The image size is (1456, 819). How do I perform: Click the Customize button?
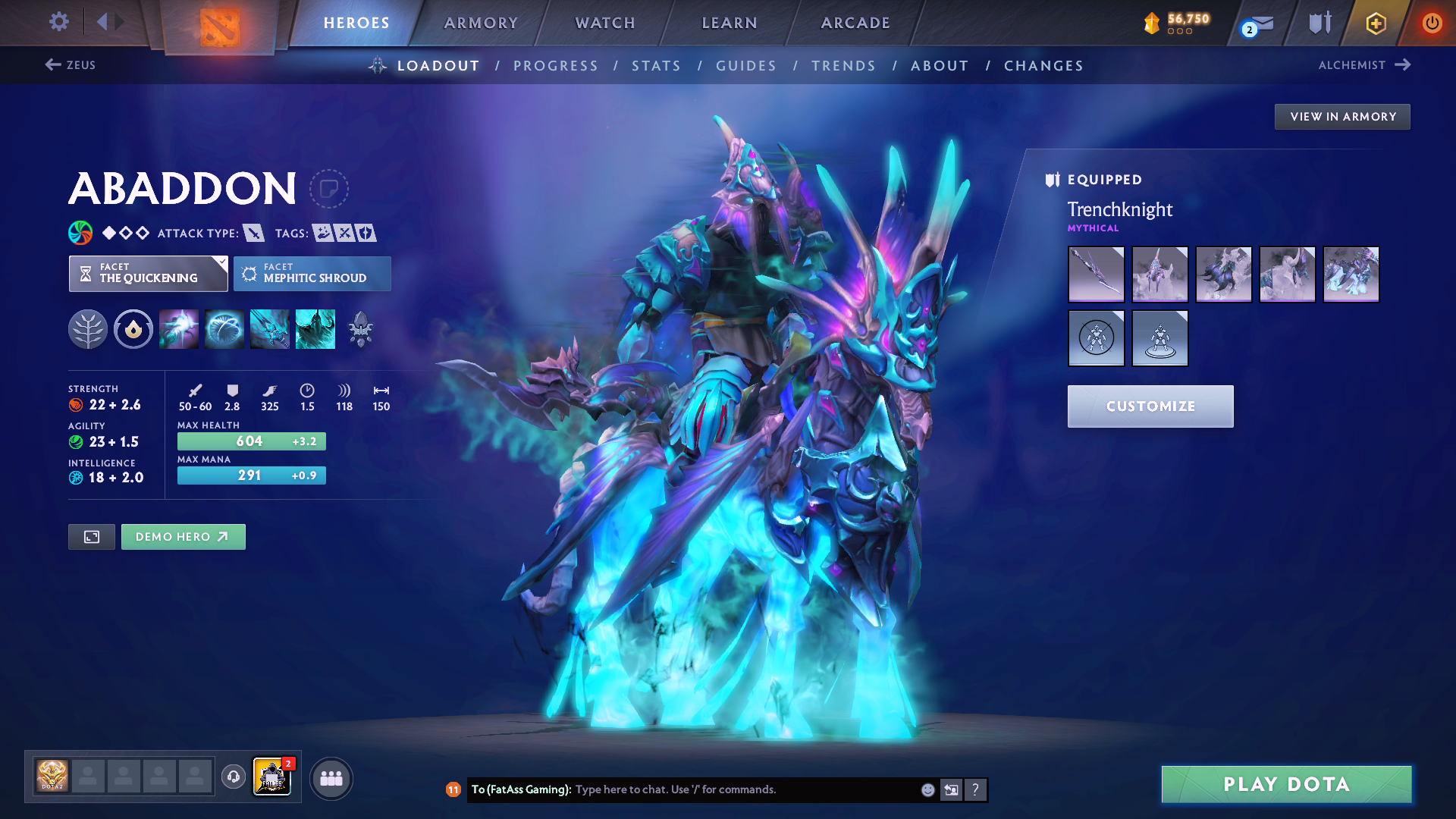1150,406
